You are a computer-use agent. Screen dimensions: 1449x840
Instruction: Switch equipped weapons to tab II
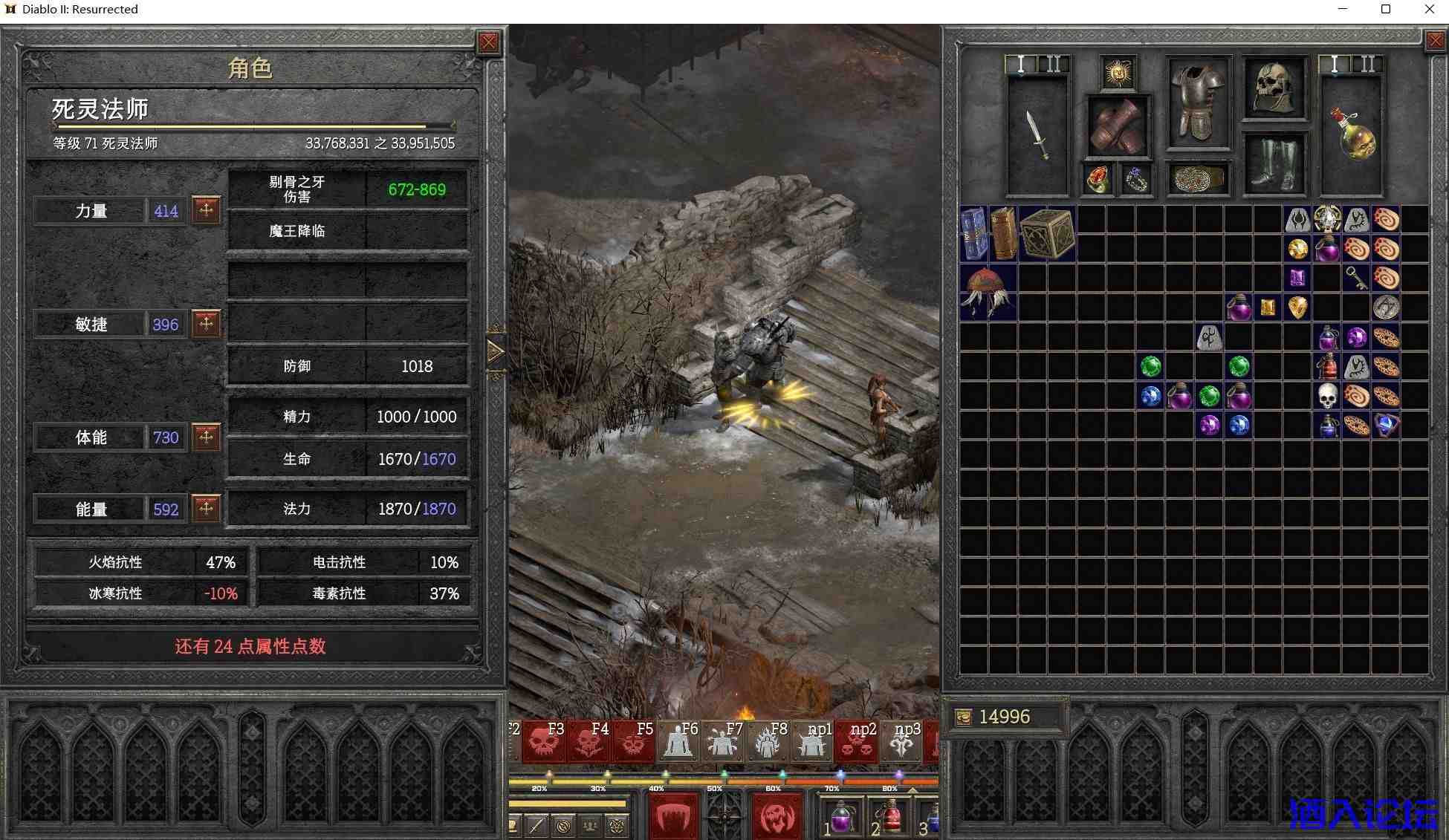pyautogui.click(x=1369, y=65)
